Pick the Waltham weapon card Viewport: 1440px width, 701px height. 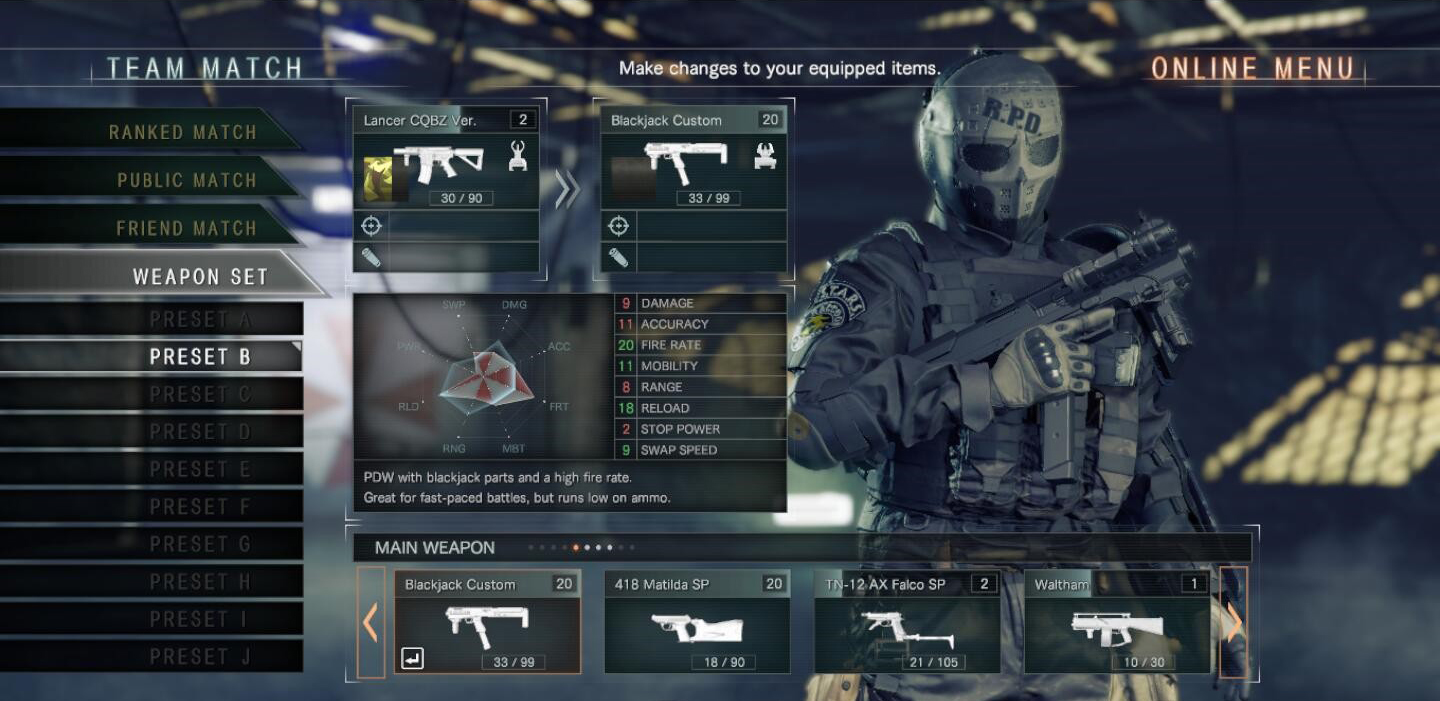coord(1117,621)
